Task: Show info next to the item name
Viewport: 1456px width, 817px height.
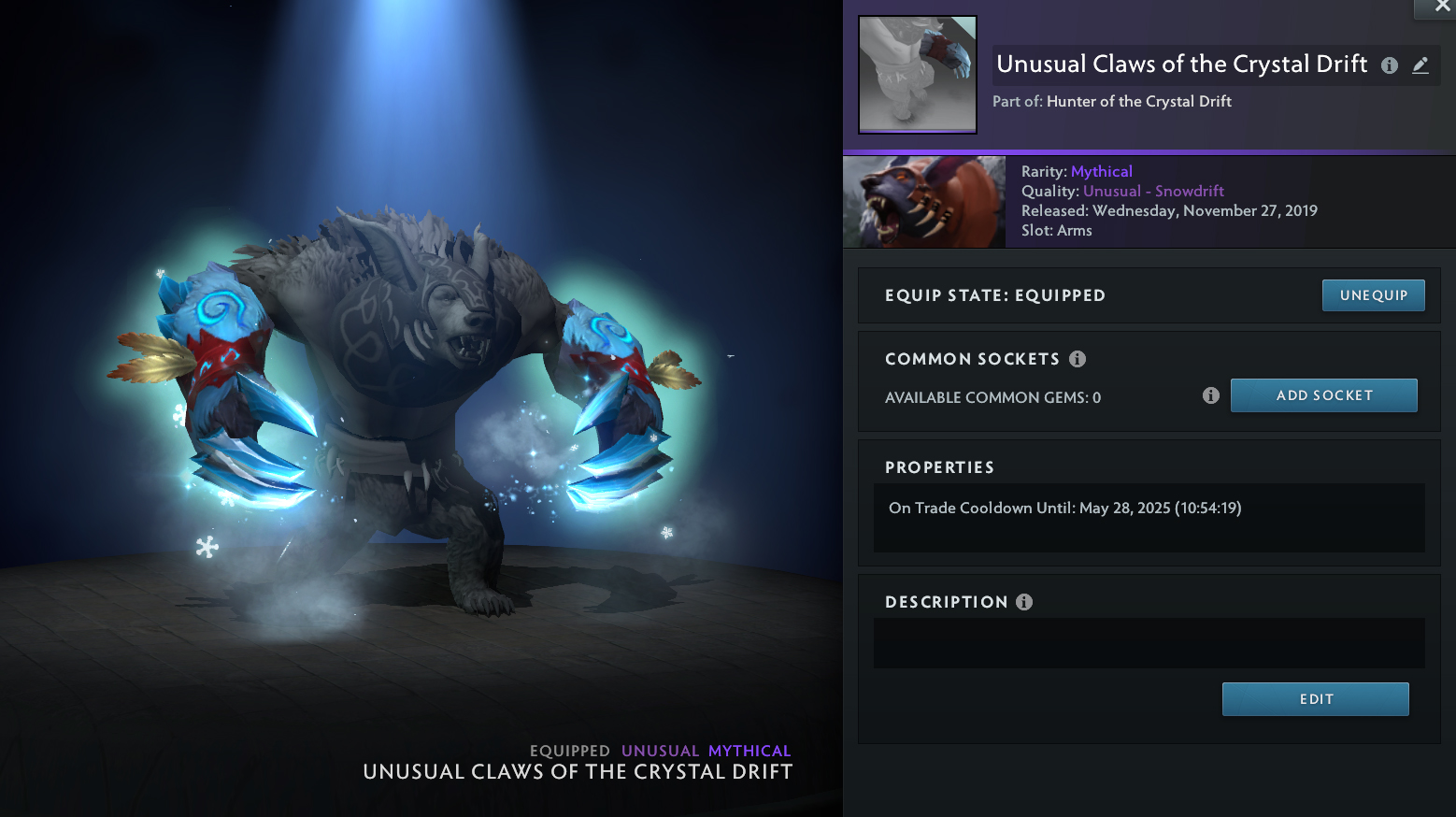Action: (1390, 65)
